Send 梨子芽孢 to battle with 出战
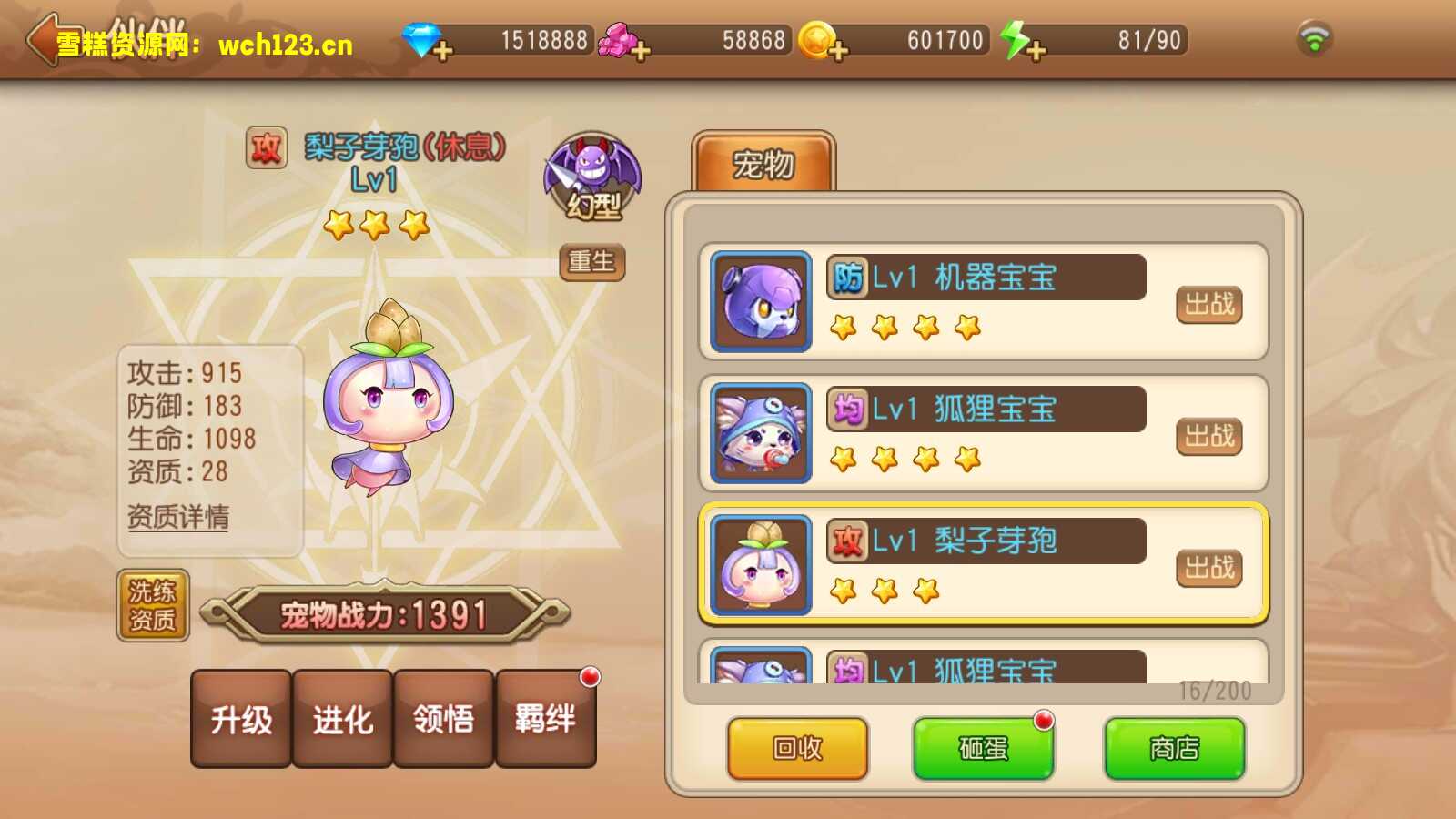 tap(1208, 568)
